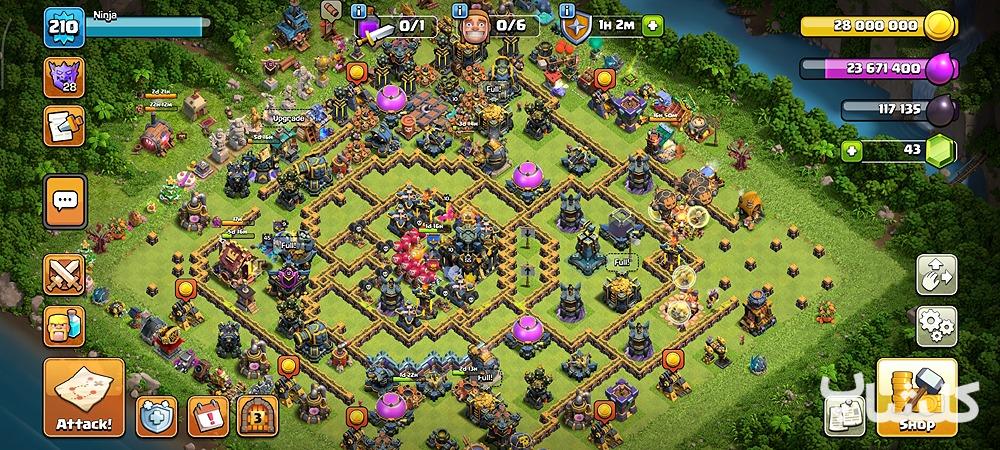Open the hand swap layout button
Image resolution: width=1000 pixels, height=450 pixels.
(x=936, y=274)
